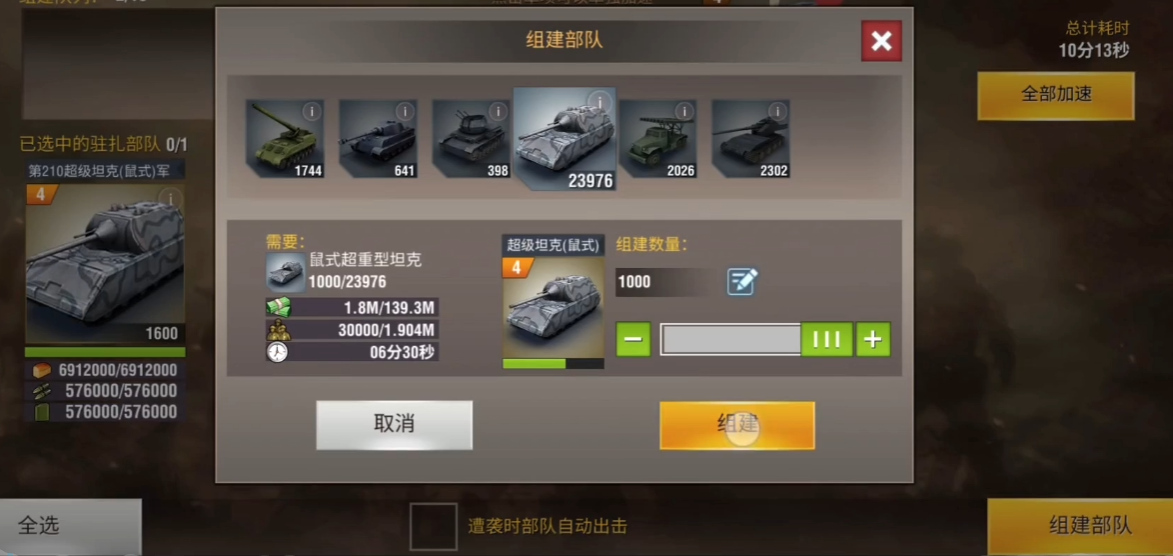The height and width of the screenshot is (556, 1173).
Task: Open the quantity edit pencil icon
Action: pos(742,282)
